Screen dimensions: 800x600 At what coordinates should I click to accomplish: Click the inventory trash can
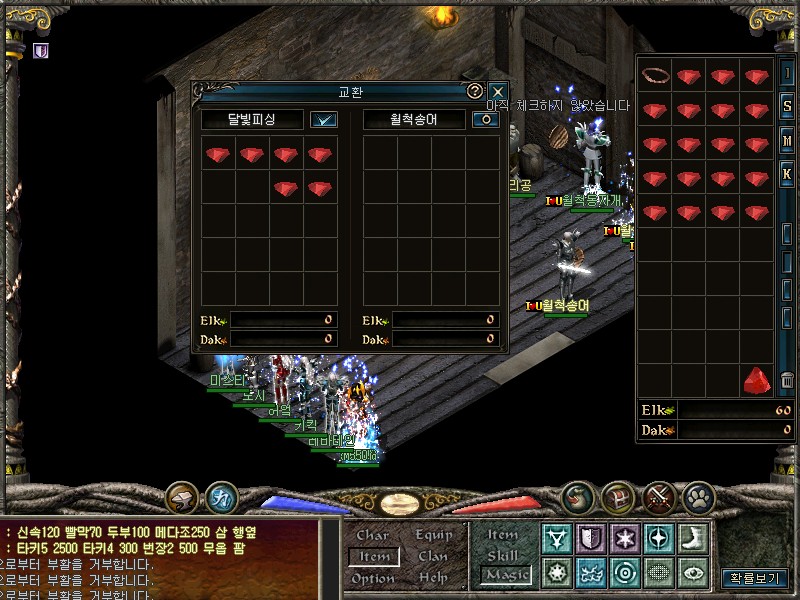[788, 380]
